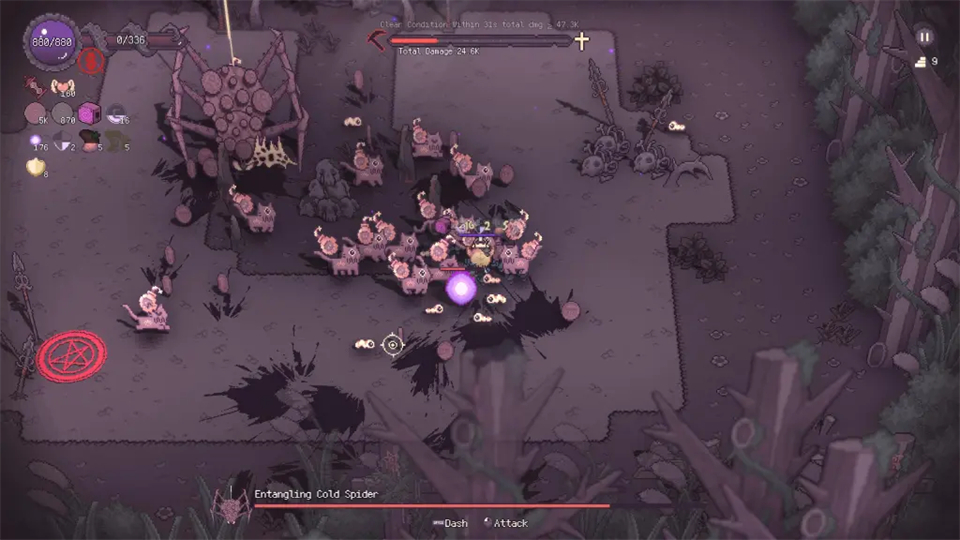Viewport: 960px width, 540px height.
Task: Click the glowing purple orb resource icon
Action: coord(35,139)
